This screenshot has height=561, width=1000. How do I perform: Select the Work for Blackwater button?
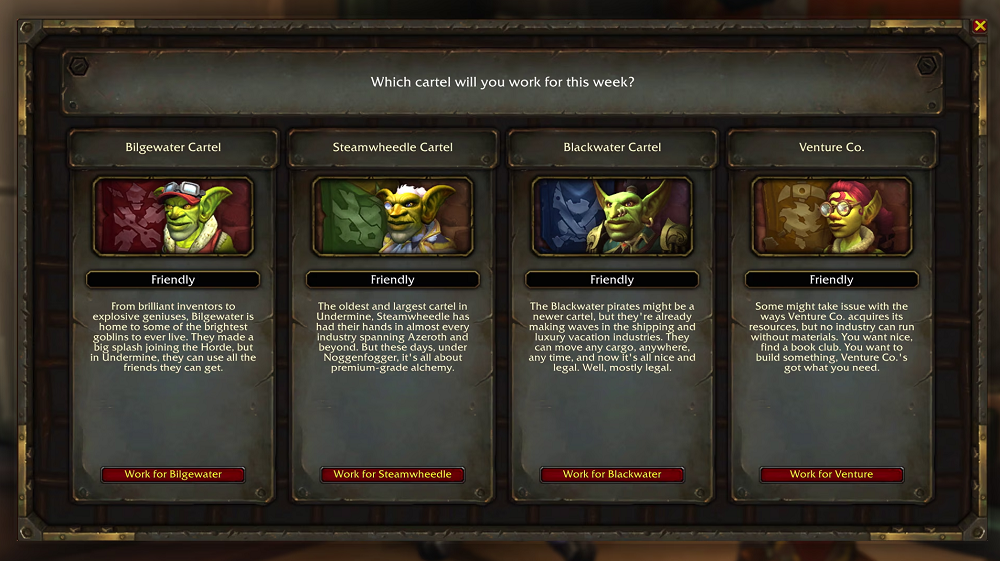612,474
